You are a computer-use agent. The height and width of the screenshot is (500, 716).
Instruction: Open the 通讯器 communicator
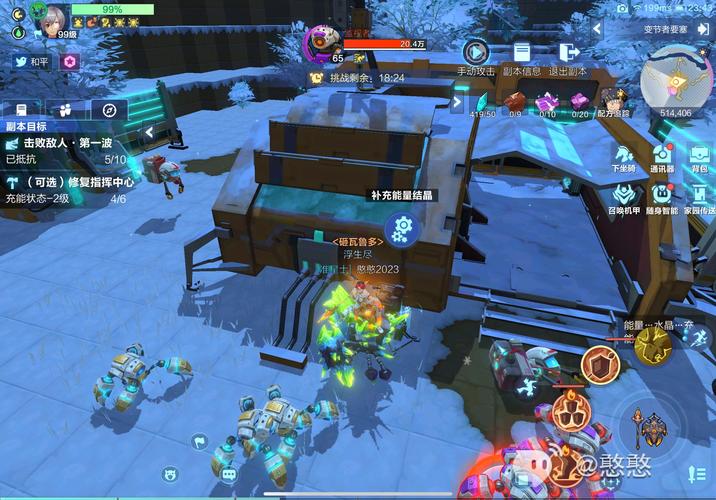[662, 156]
